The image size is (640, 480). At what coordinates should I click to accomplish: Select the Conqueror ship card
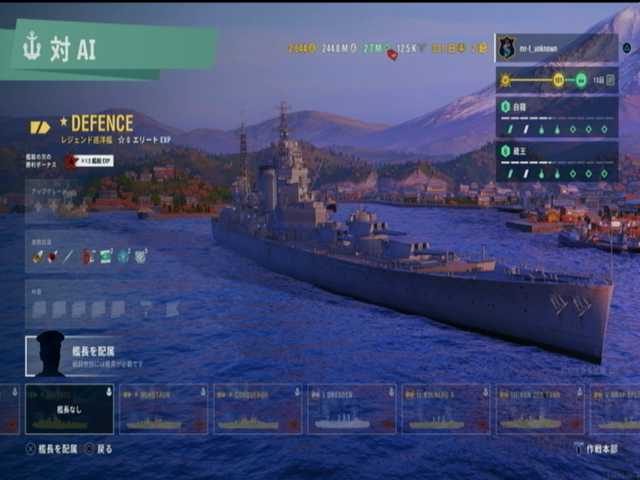(257, 410)
